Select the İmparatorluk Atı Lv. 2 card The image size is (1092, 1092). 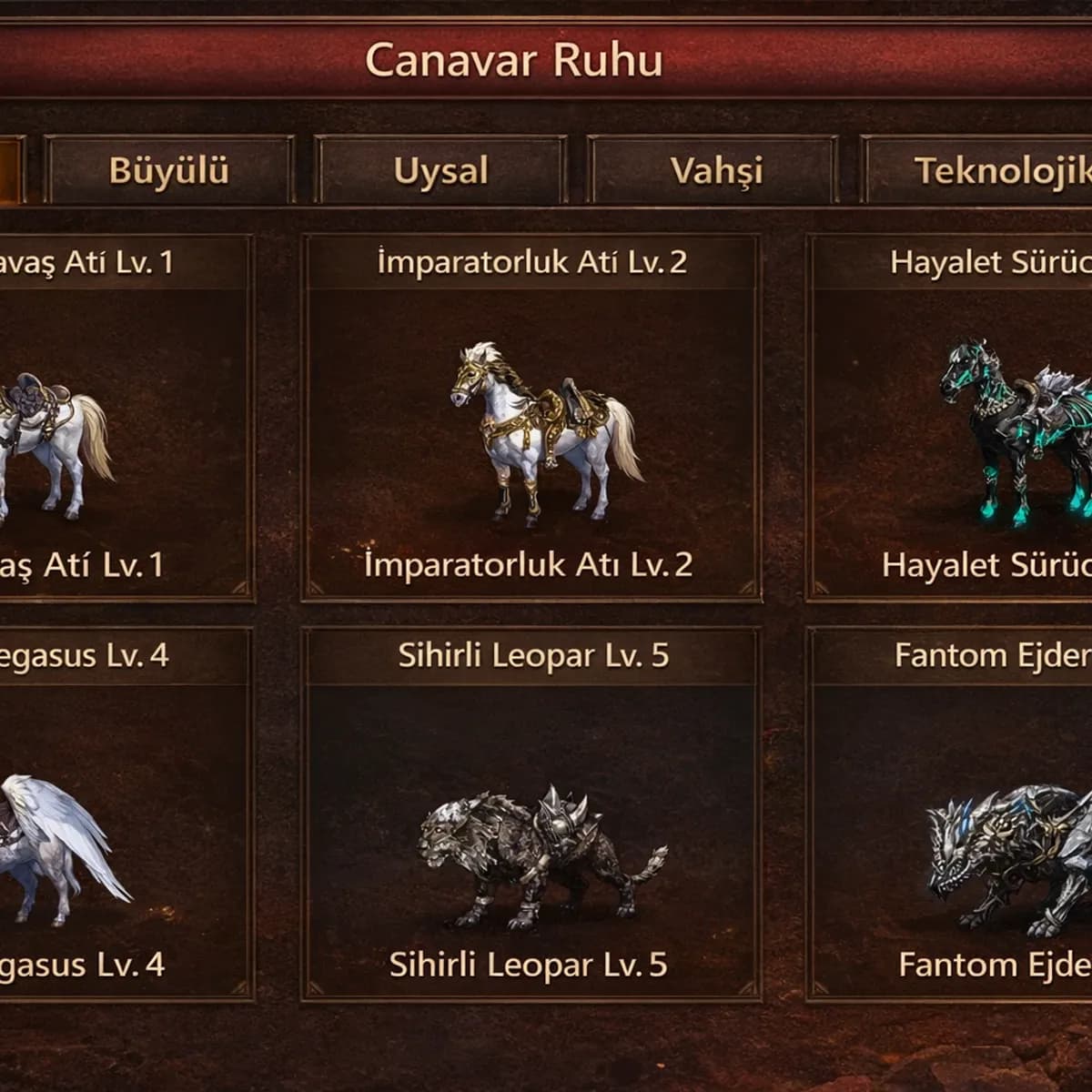(x=531, y=419)
